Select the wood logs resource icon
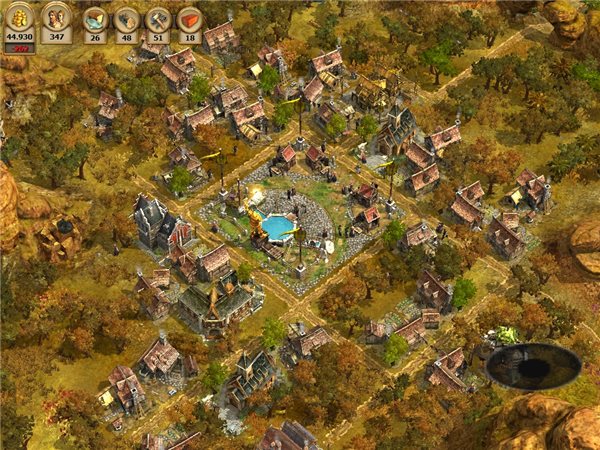The width and height of the screenshot is (600, 450). coord(127,19)
